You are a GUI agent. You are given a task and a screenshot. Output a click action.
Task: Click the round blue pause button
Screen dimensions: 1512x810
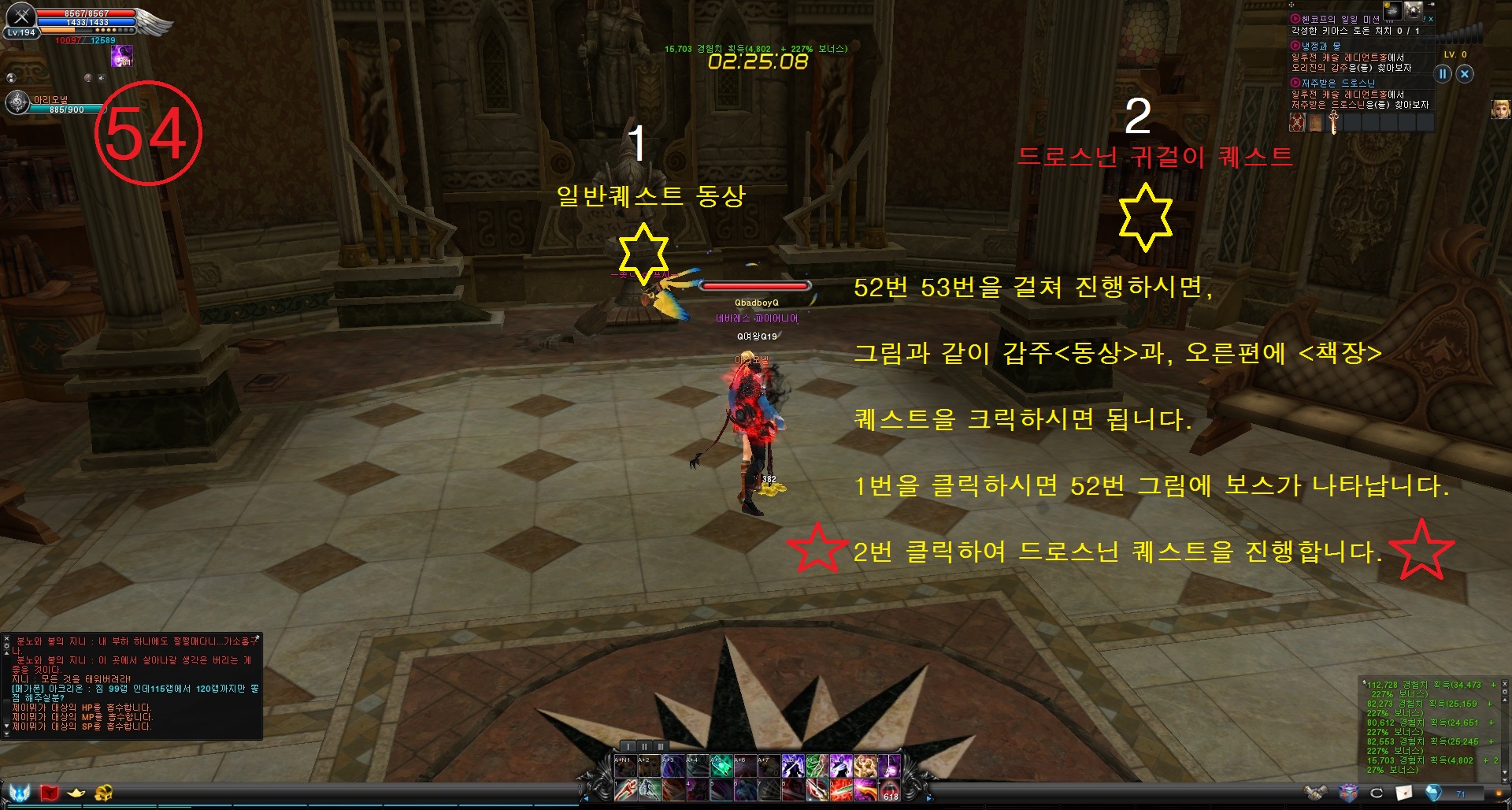(1443, 74)
